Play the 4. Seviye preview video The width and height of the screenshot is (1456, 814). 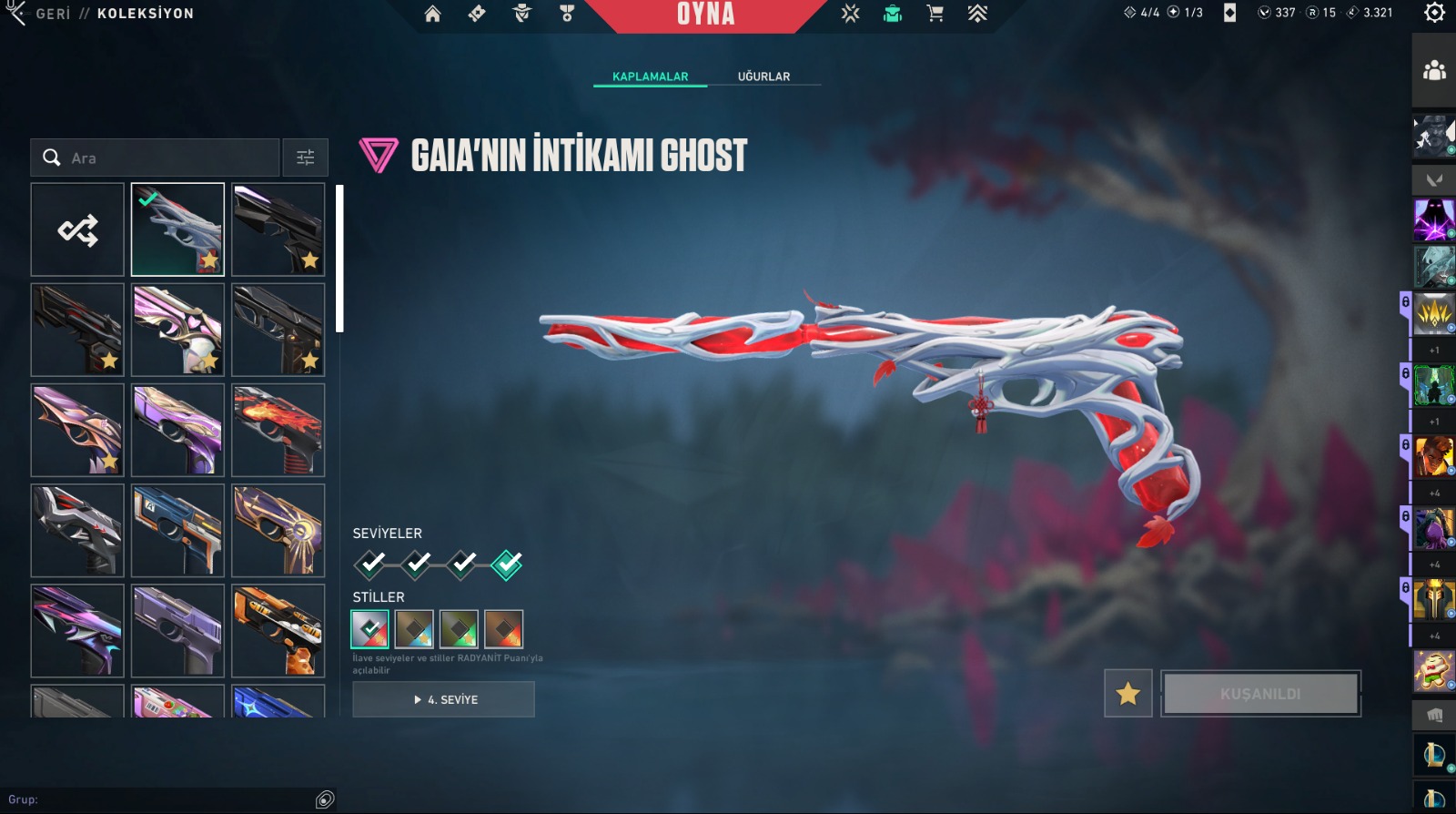[443, 699]
